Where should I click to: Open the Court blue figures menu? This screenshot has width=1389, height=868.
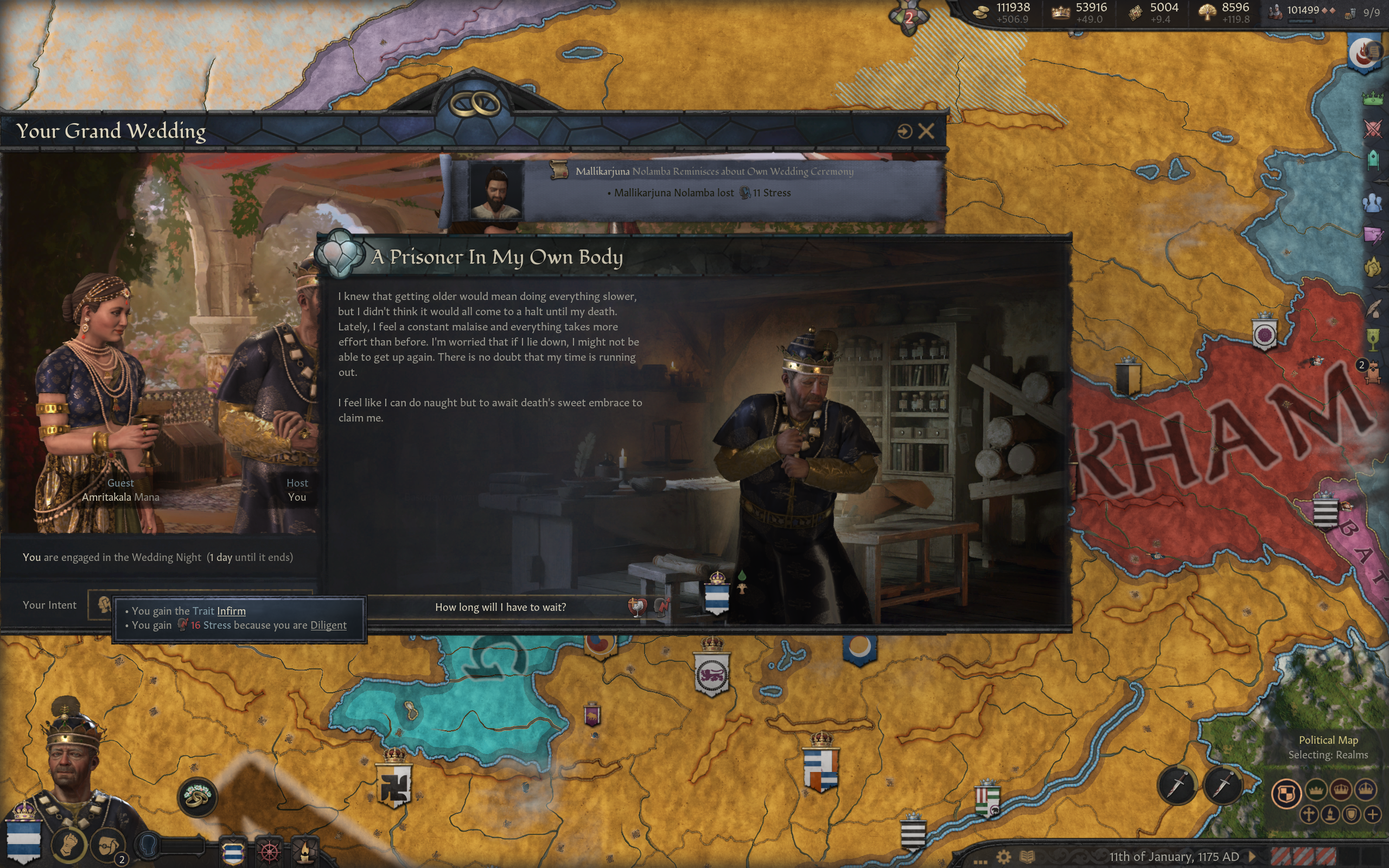[x=1372, y=203]
